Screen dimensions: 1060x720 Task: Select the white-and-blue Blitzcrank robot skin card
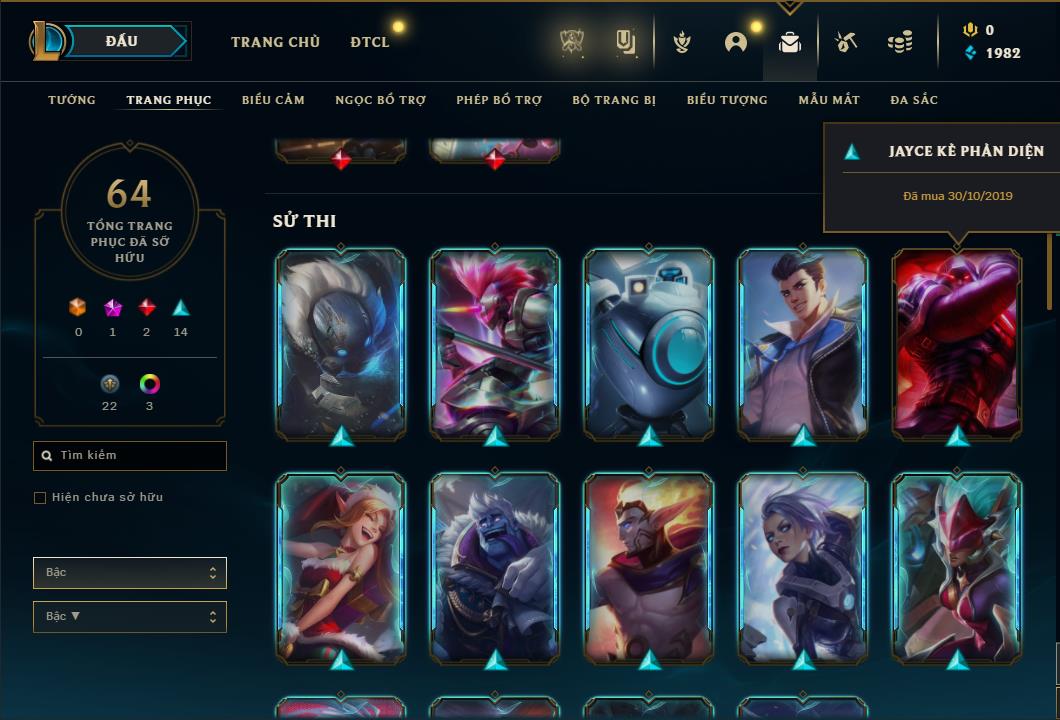click(649, 342)
